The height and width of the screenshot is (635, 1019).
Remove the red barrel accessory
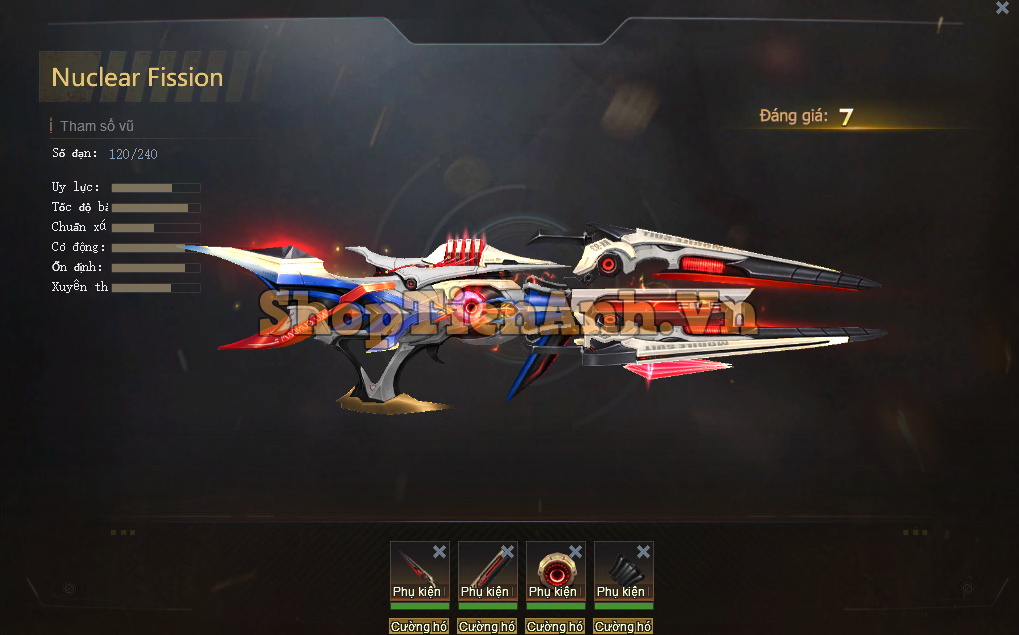(x=507, y=552)
